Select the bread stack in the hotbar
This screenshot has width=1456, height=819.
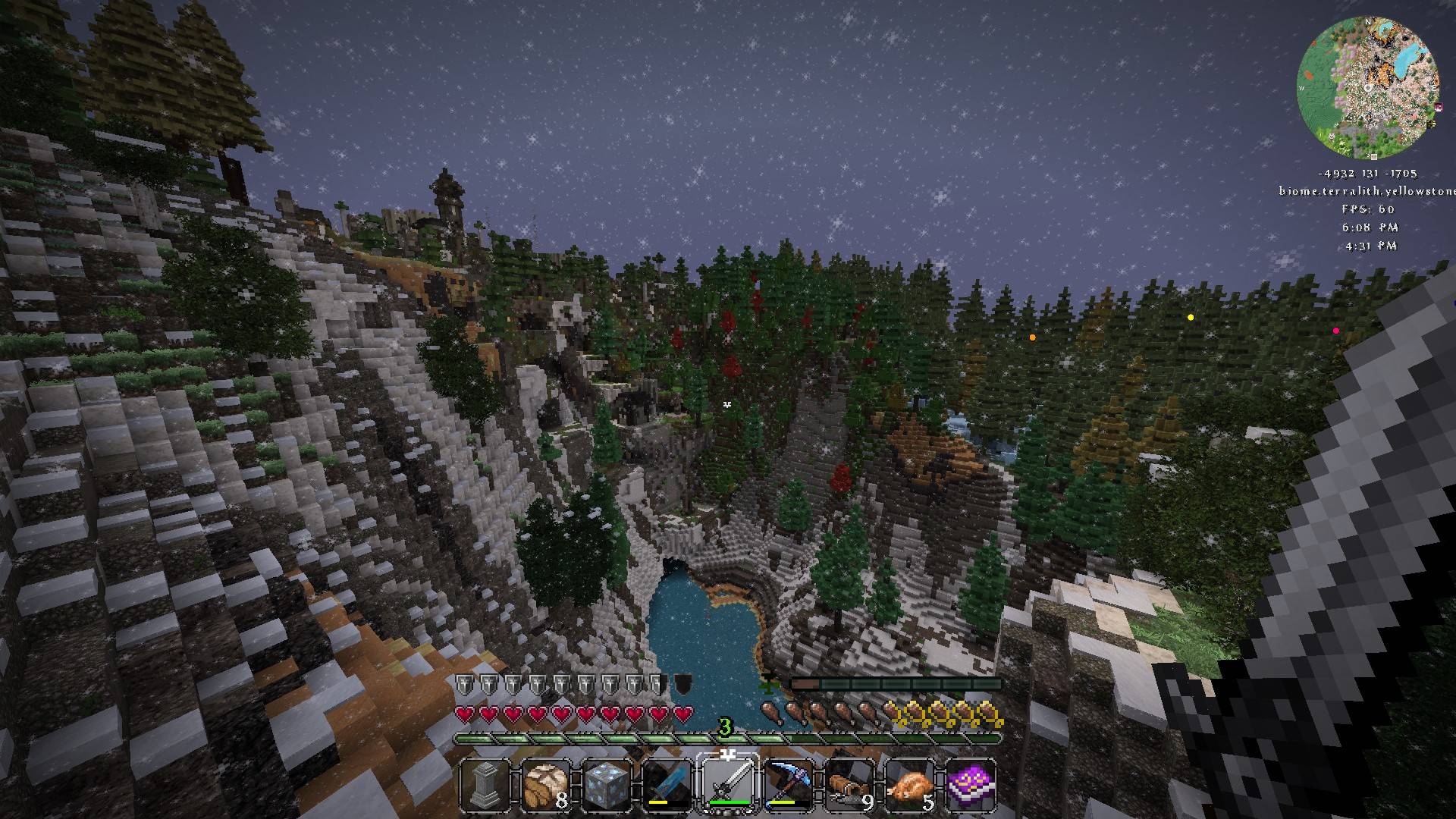click(546, 784)
